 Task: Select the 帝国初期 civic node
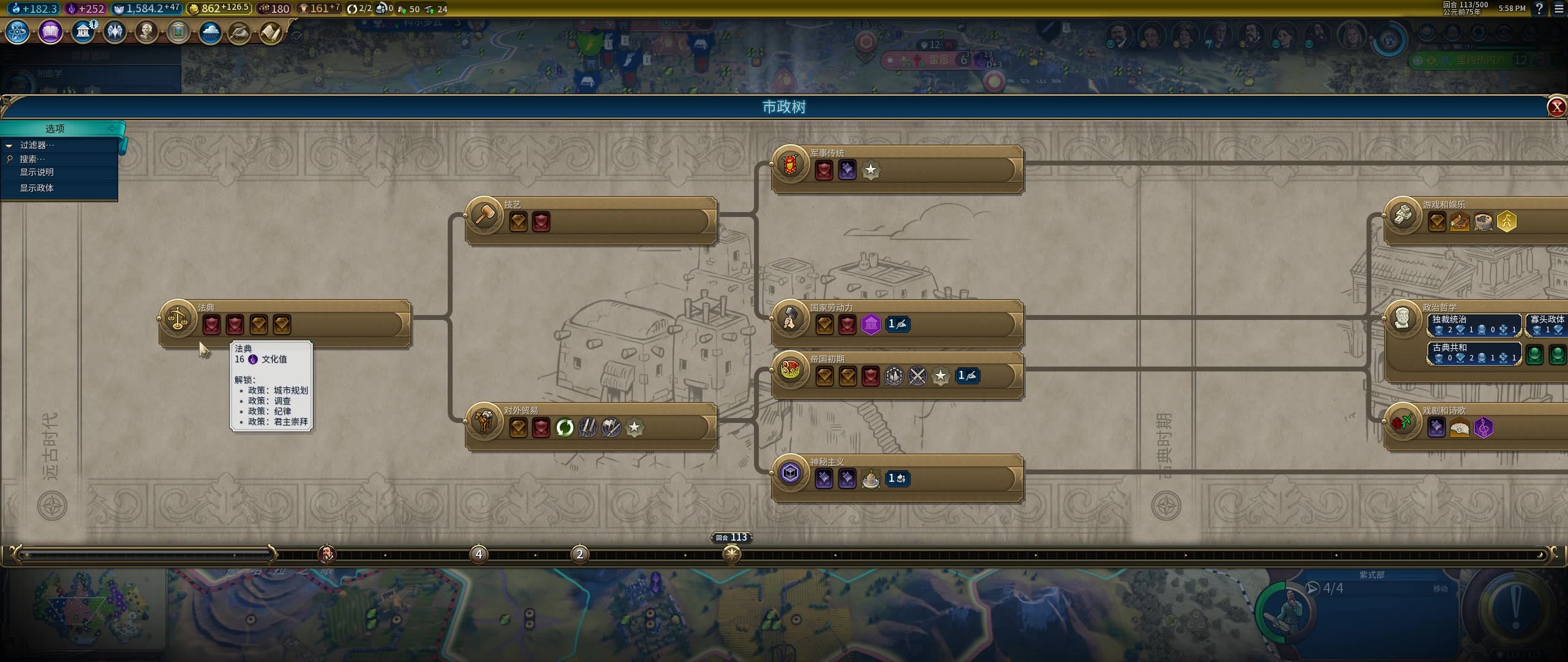tap(790, 370)
